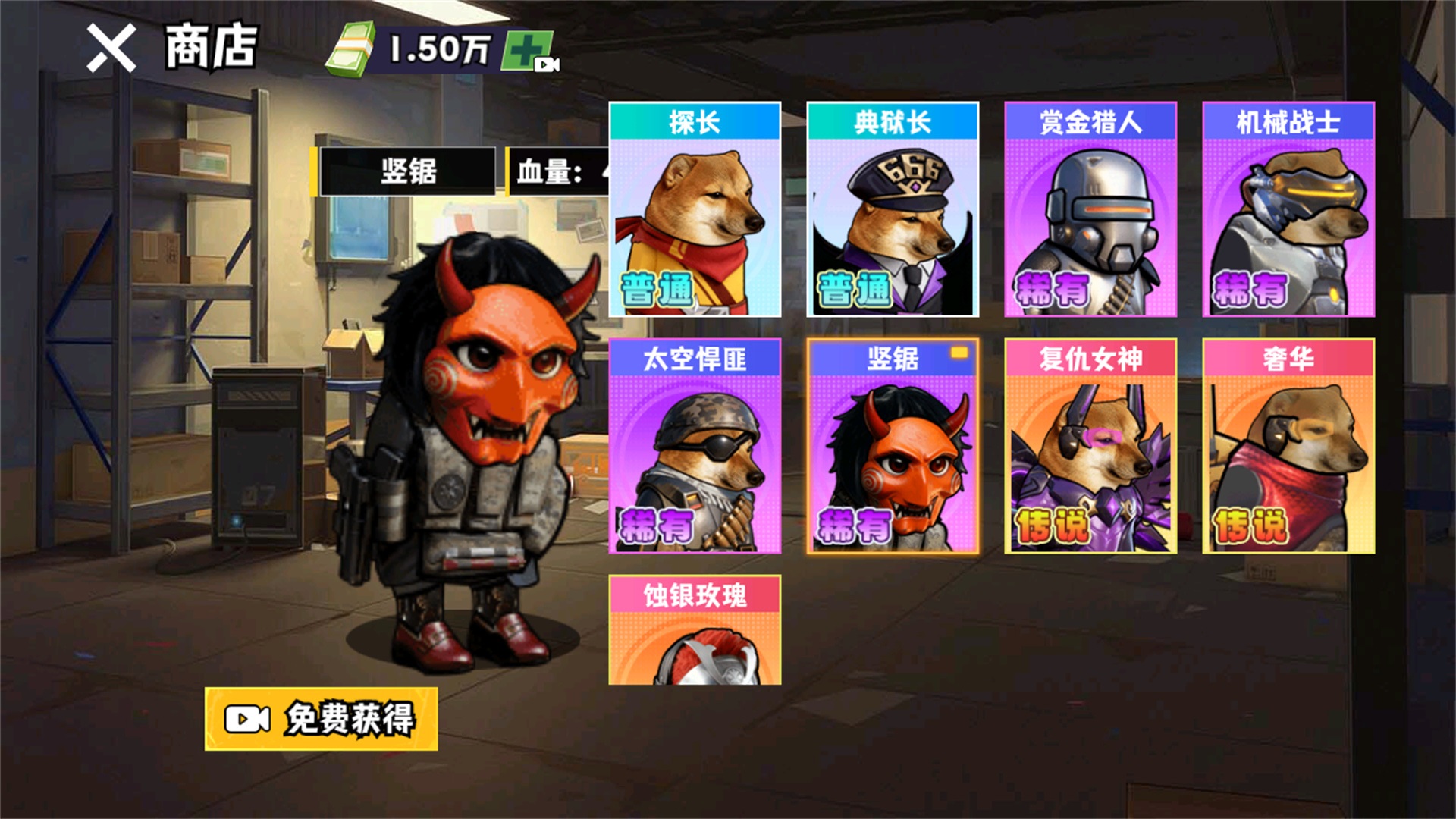Pick the 赏金猎人 bounty hunter robot skin
The image size is (1456, 819).
(x=1090, y=209)
